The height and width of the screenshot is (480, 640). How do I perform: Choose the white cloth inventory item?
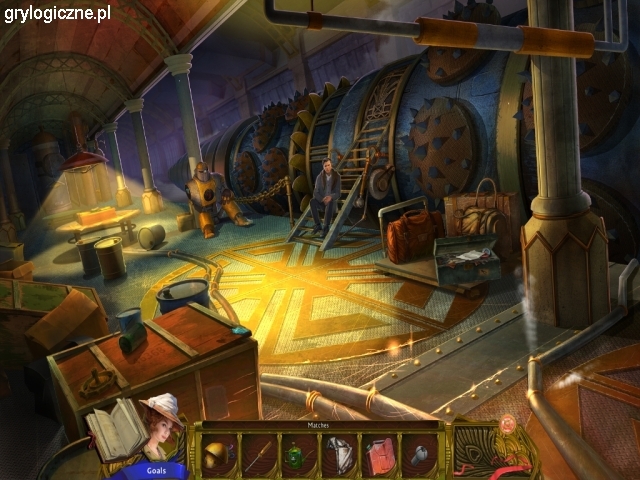339,453
